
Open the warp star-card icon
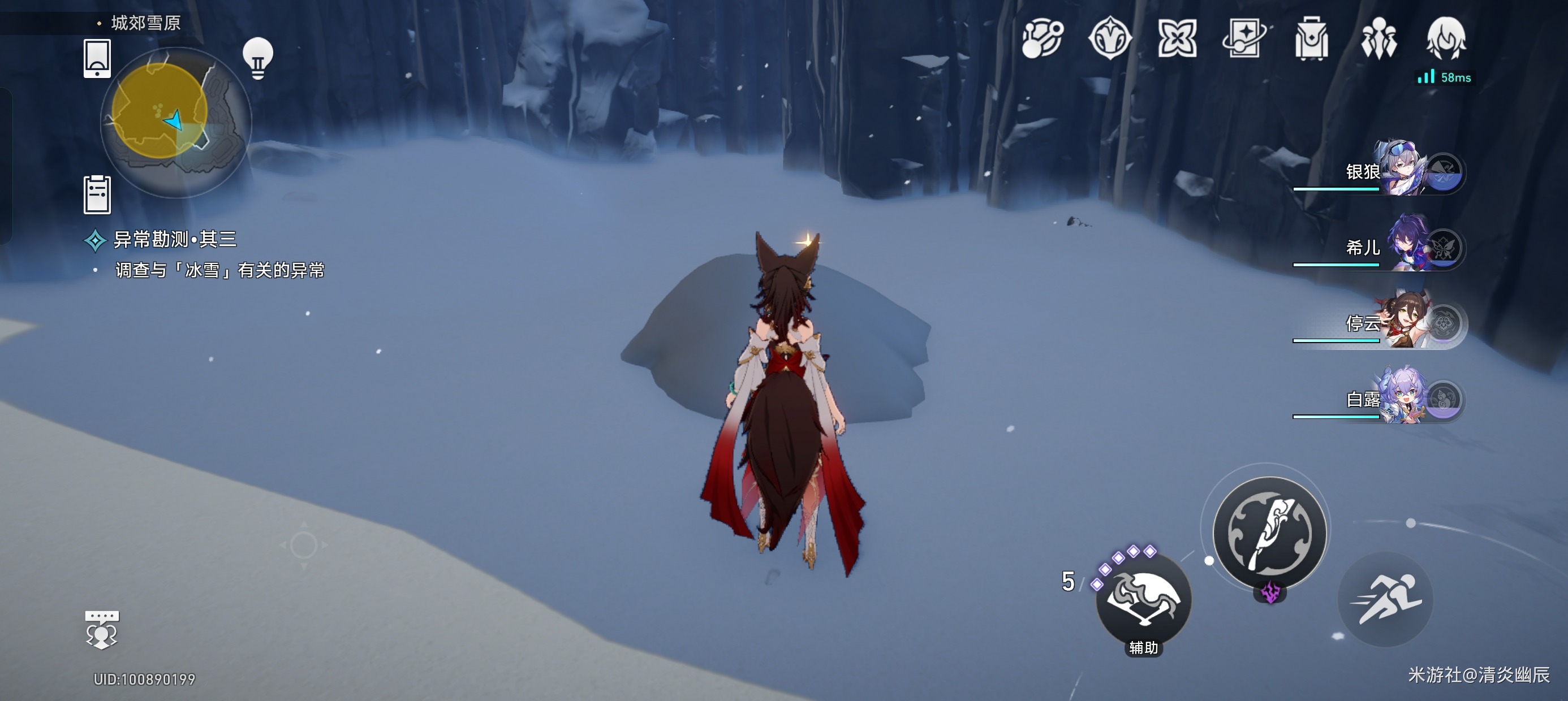tap(1244, 39)
